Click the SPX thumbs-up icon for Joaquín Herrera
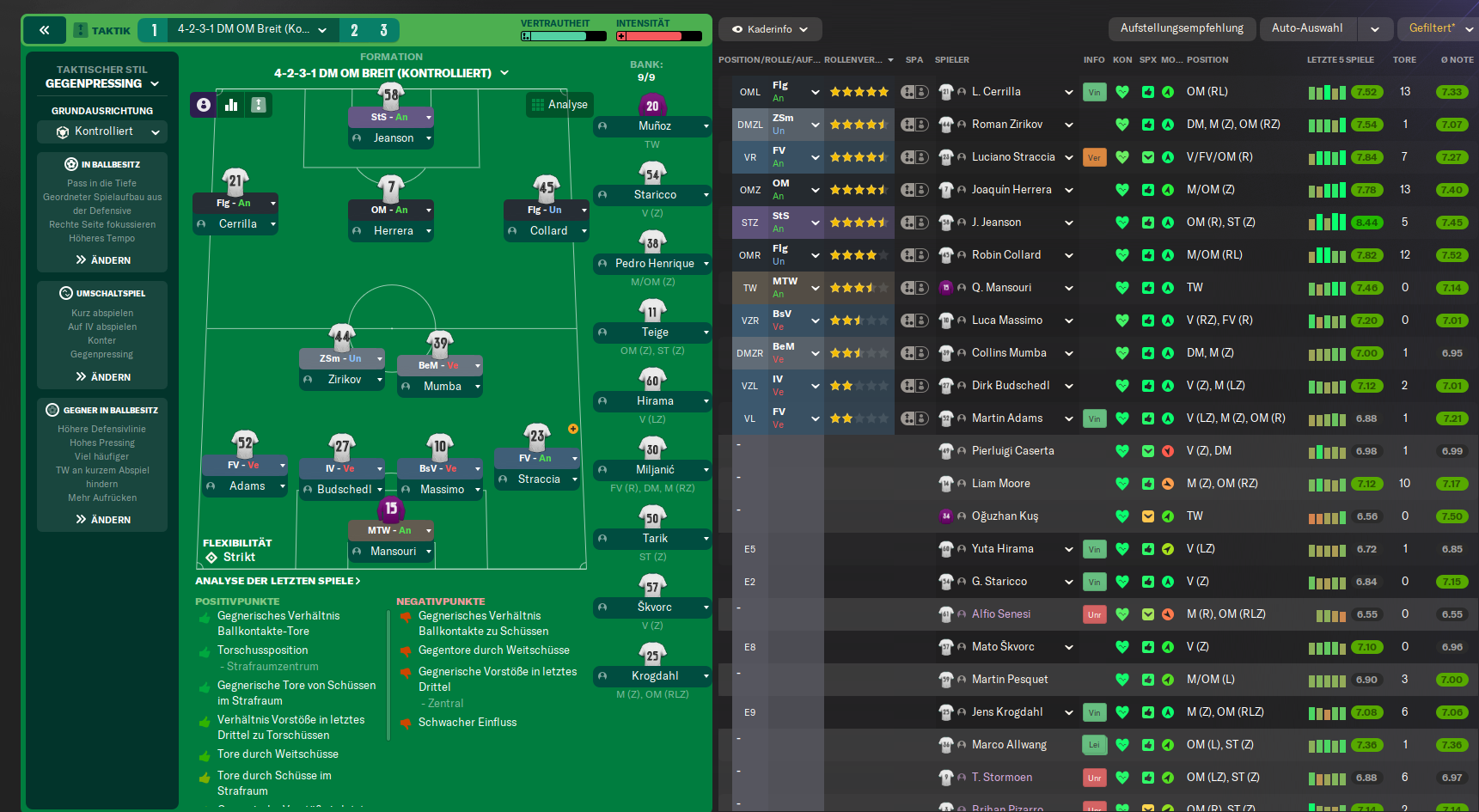This screenshot has width=1479, height=812. pyautogui.click(x=1147, y=189)
